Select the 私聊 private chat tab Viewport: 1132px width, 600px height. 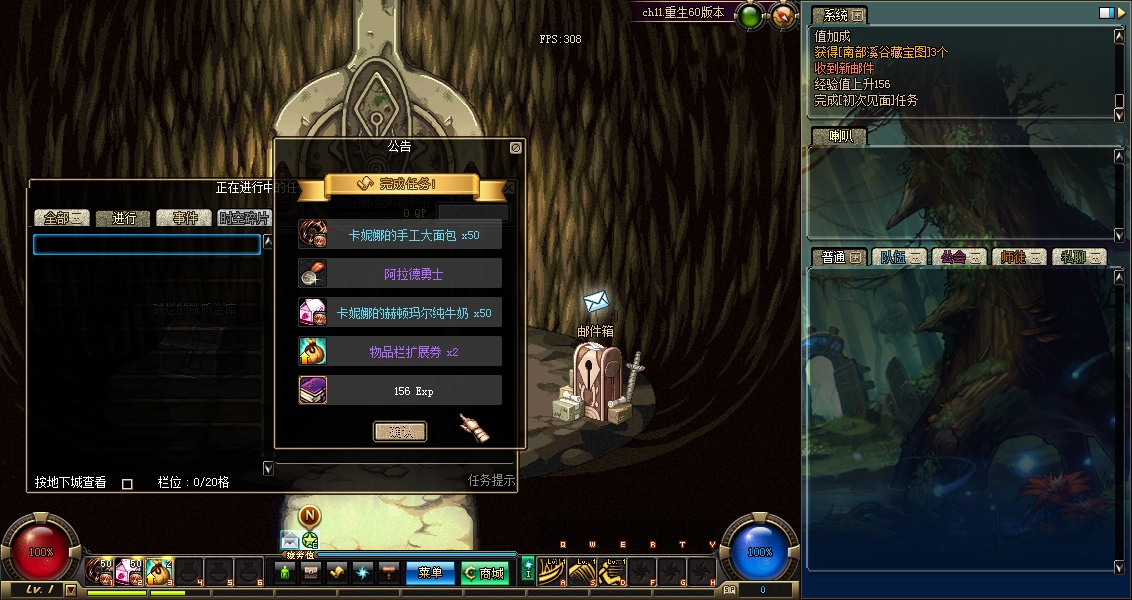pyautogui.click(x=1079, y=257)
